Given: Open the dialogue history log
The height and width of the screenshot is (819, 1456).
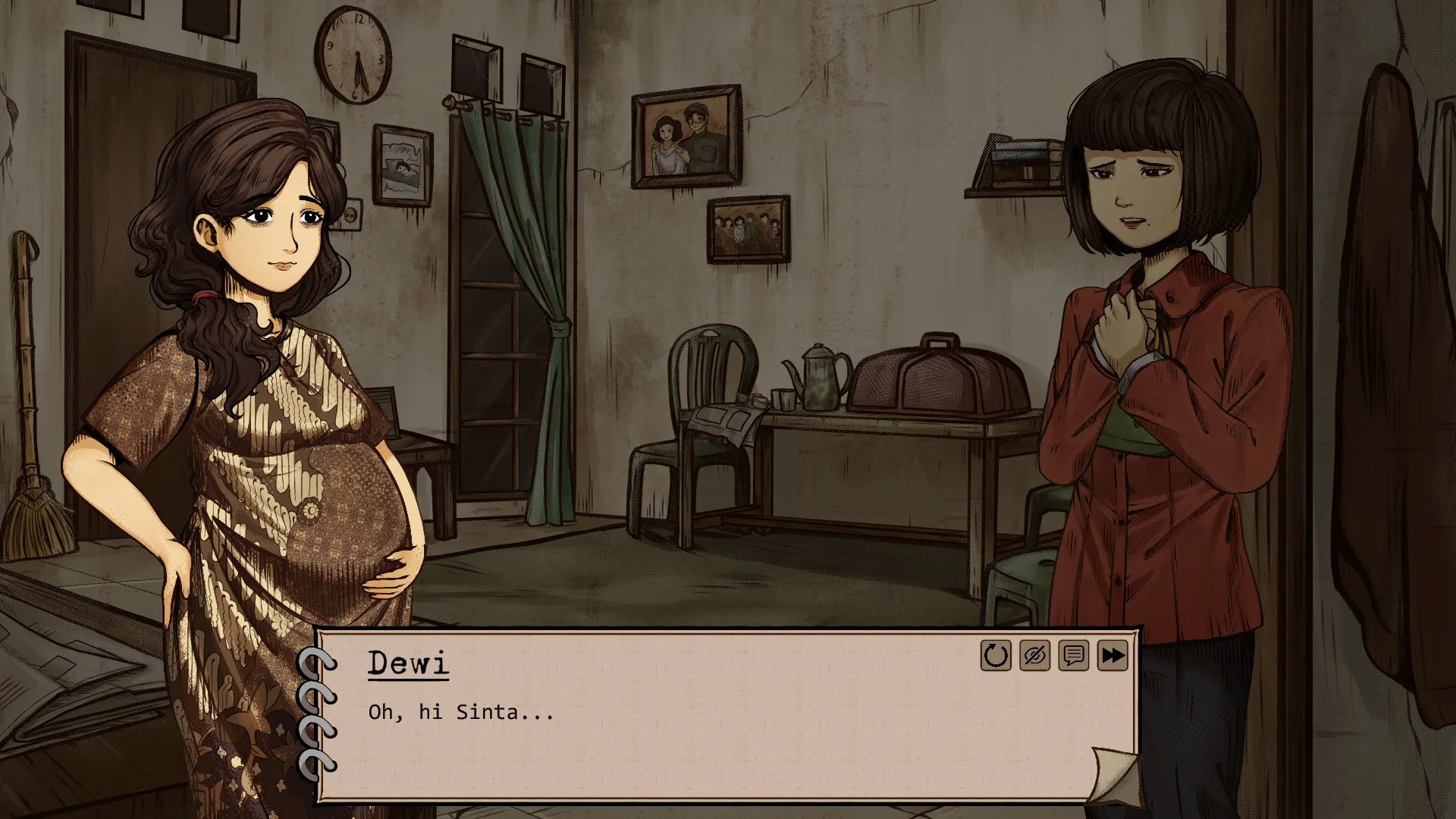Looking at the screenshot, I should click(1073, 656).
